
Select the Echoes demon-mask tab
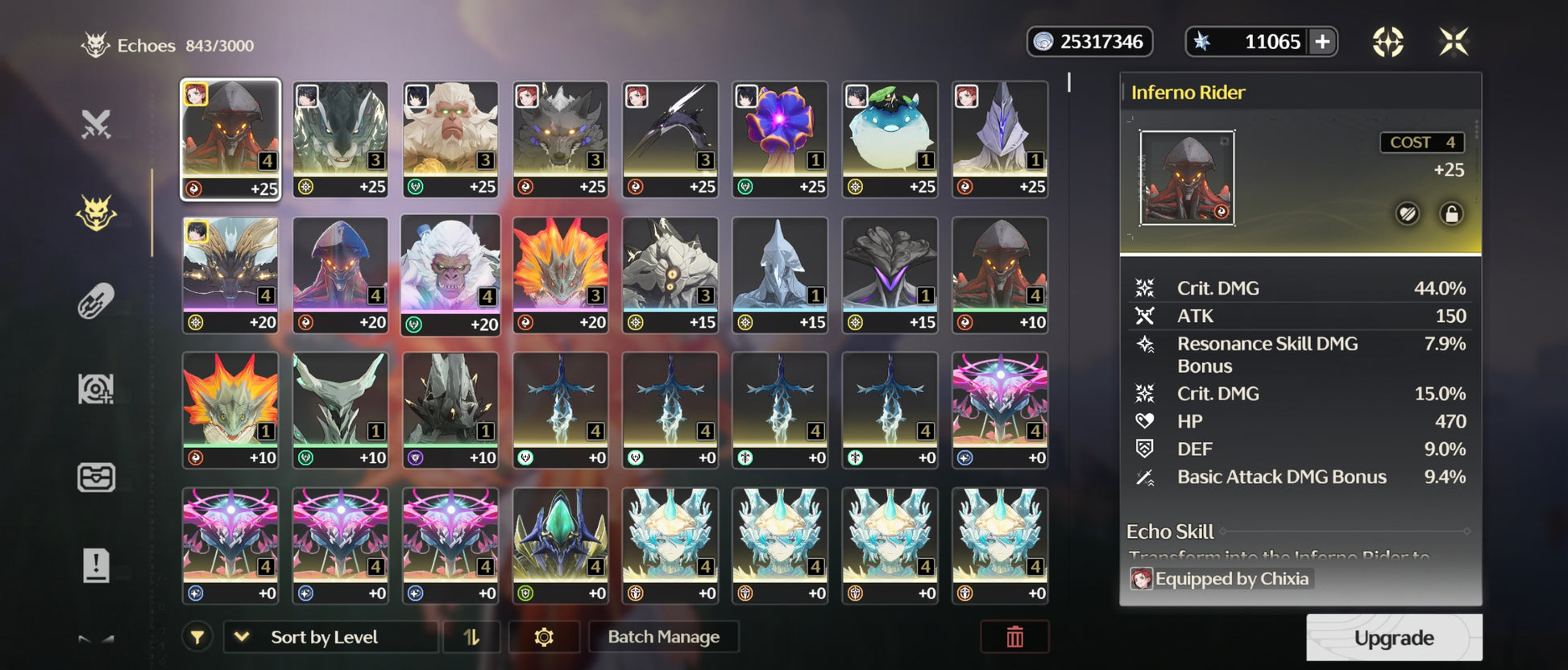(x=96, y=213)
